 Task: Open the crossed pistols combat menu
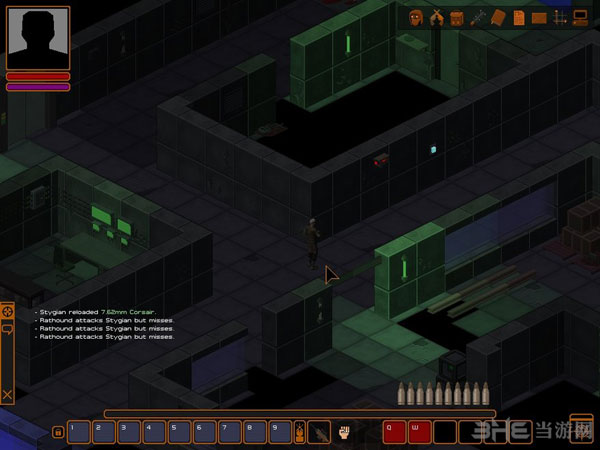coord(436,17)
